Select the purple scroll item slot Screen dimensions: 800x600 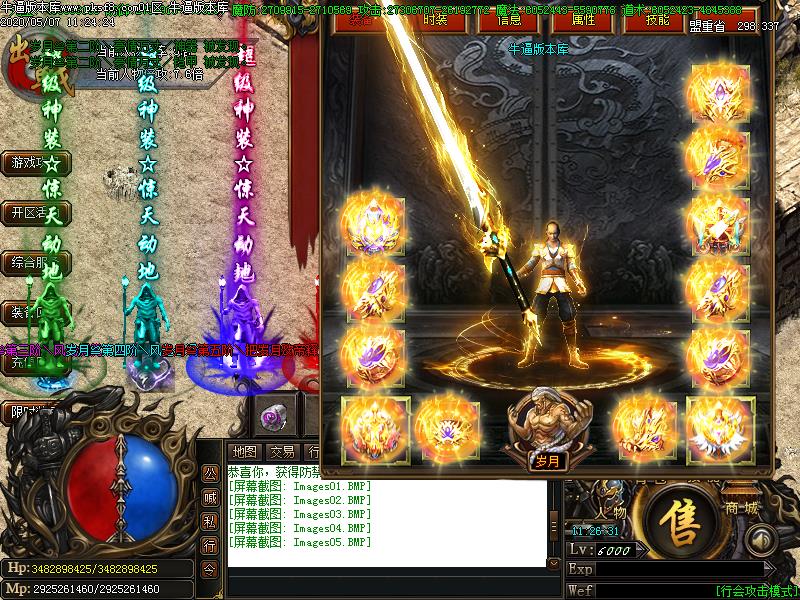[272, 416]
